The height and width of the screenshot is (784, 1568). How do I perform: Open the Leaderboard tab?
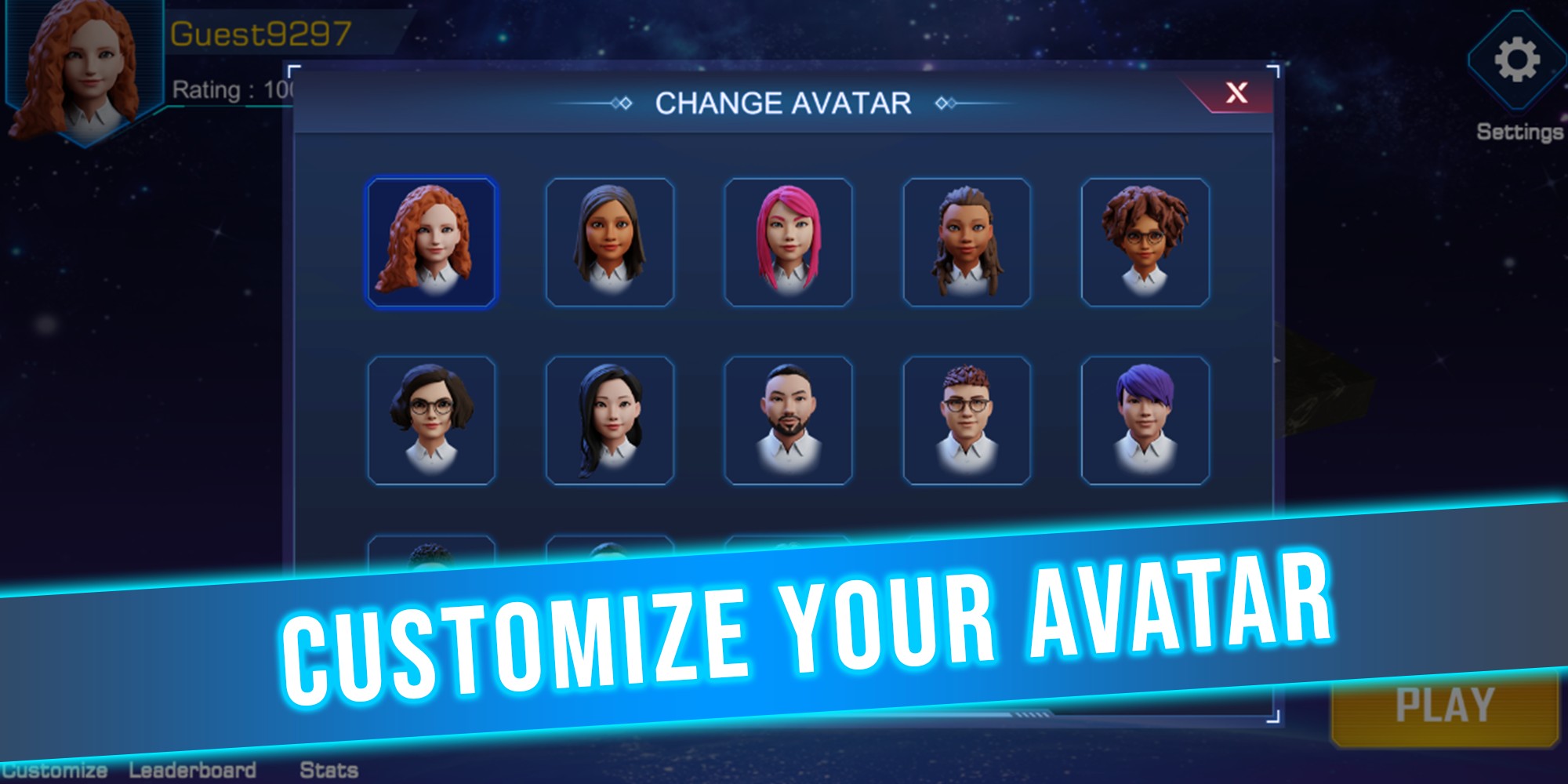pos(192,770)
